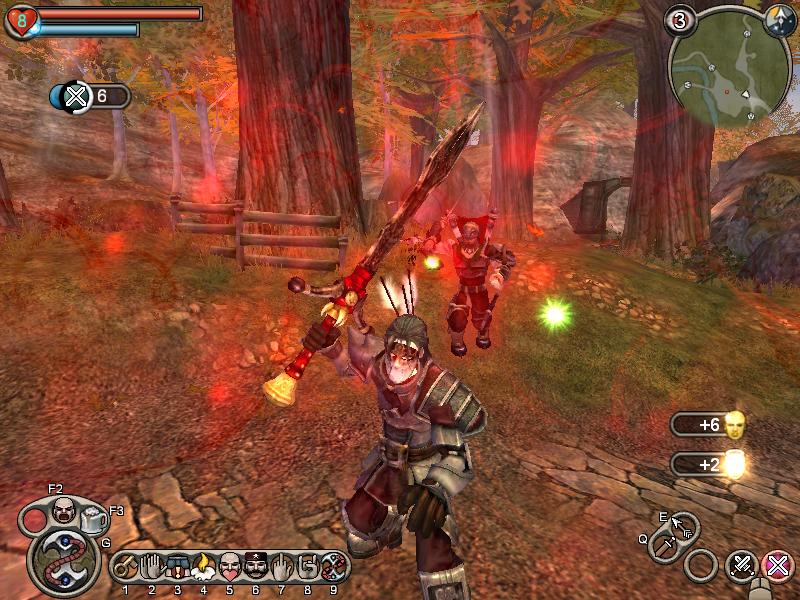Use the open palm expression in the hotbar

click(152, 568)
